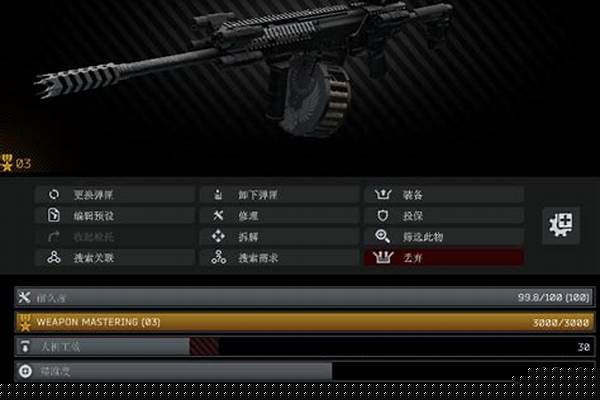Choose 装备 (equip) option
Viewport: 600px width, 400px height.
(x=443, y=194)
